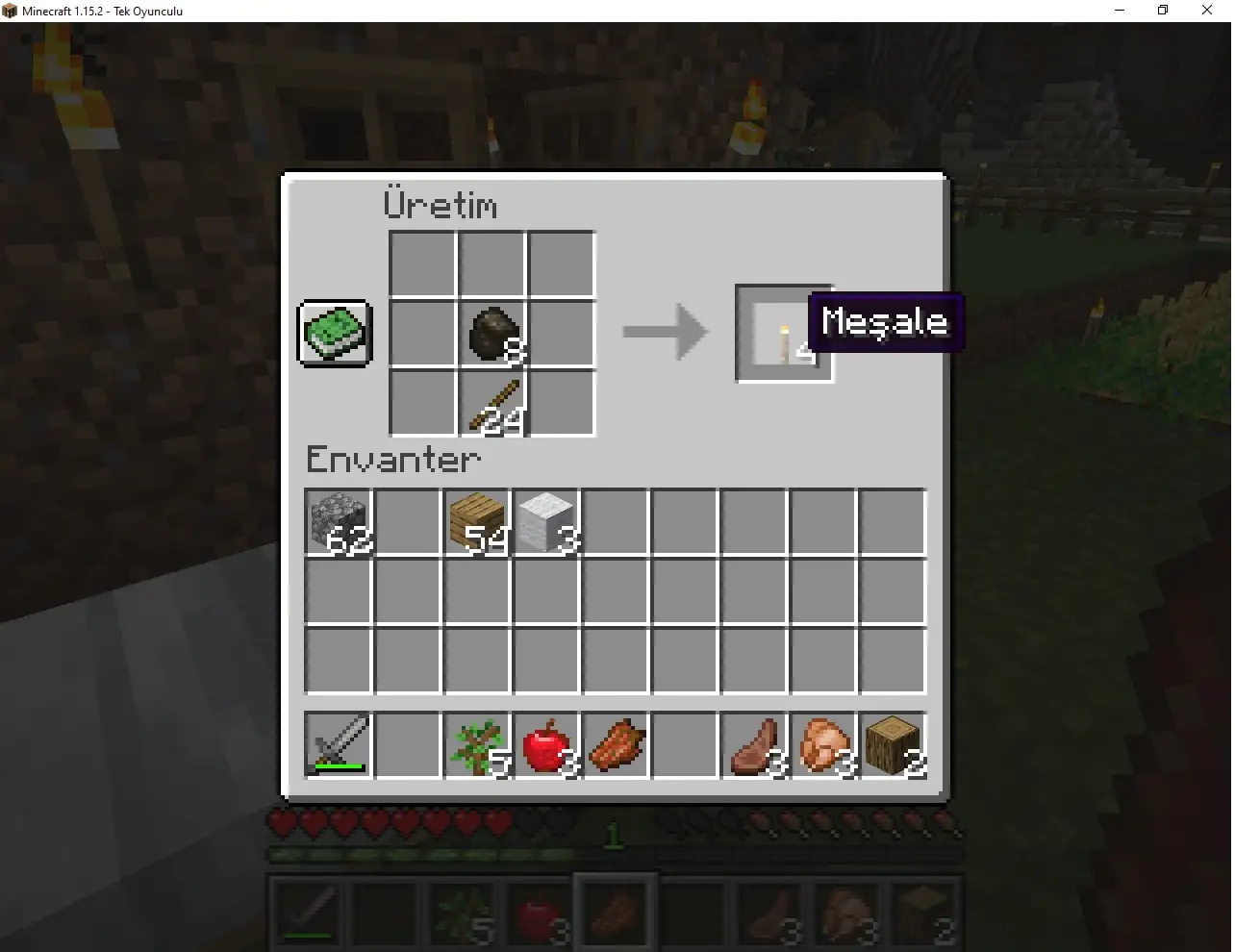Click the Minecraft icon in the title bar
1235x952 pixels.
point(10,11)
